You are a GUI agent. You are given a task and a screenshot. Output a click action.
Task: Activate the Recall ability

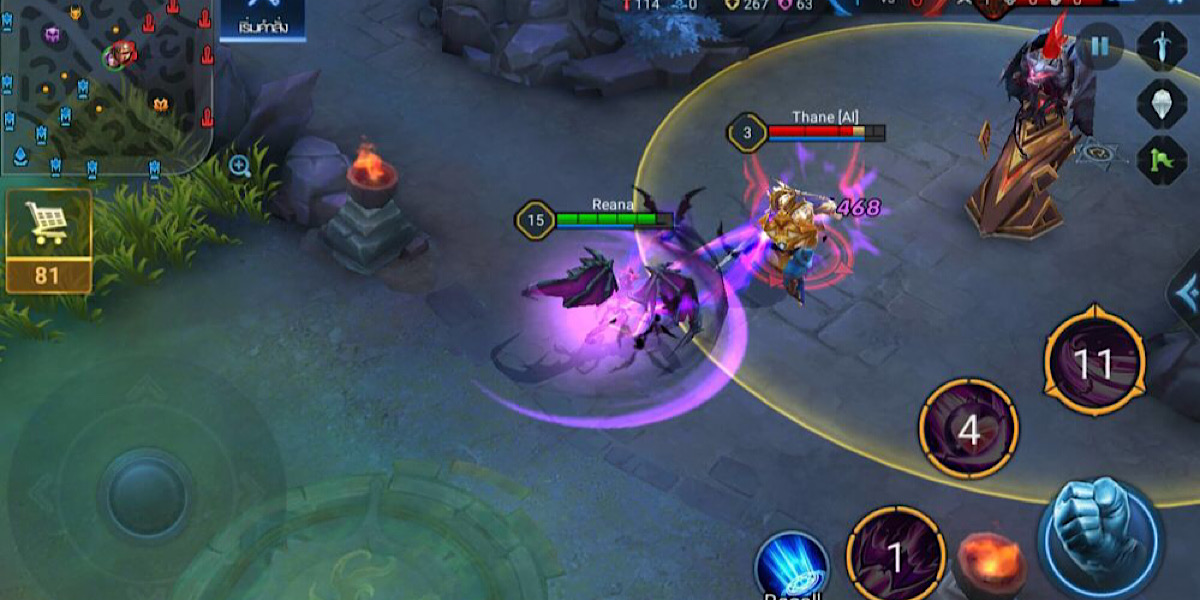pos(791,567)
